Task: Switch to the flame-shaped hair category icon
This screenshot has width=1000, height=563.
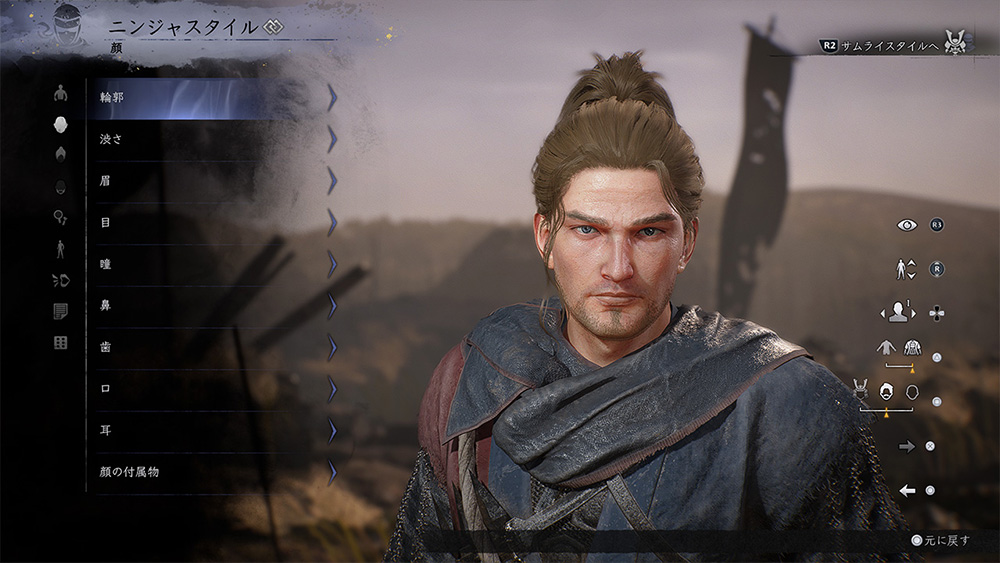Action: coord(60,154)
